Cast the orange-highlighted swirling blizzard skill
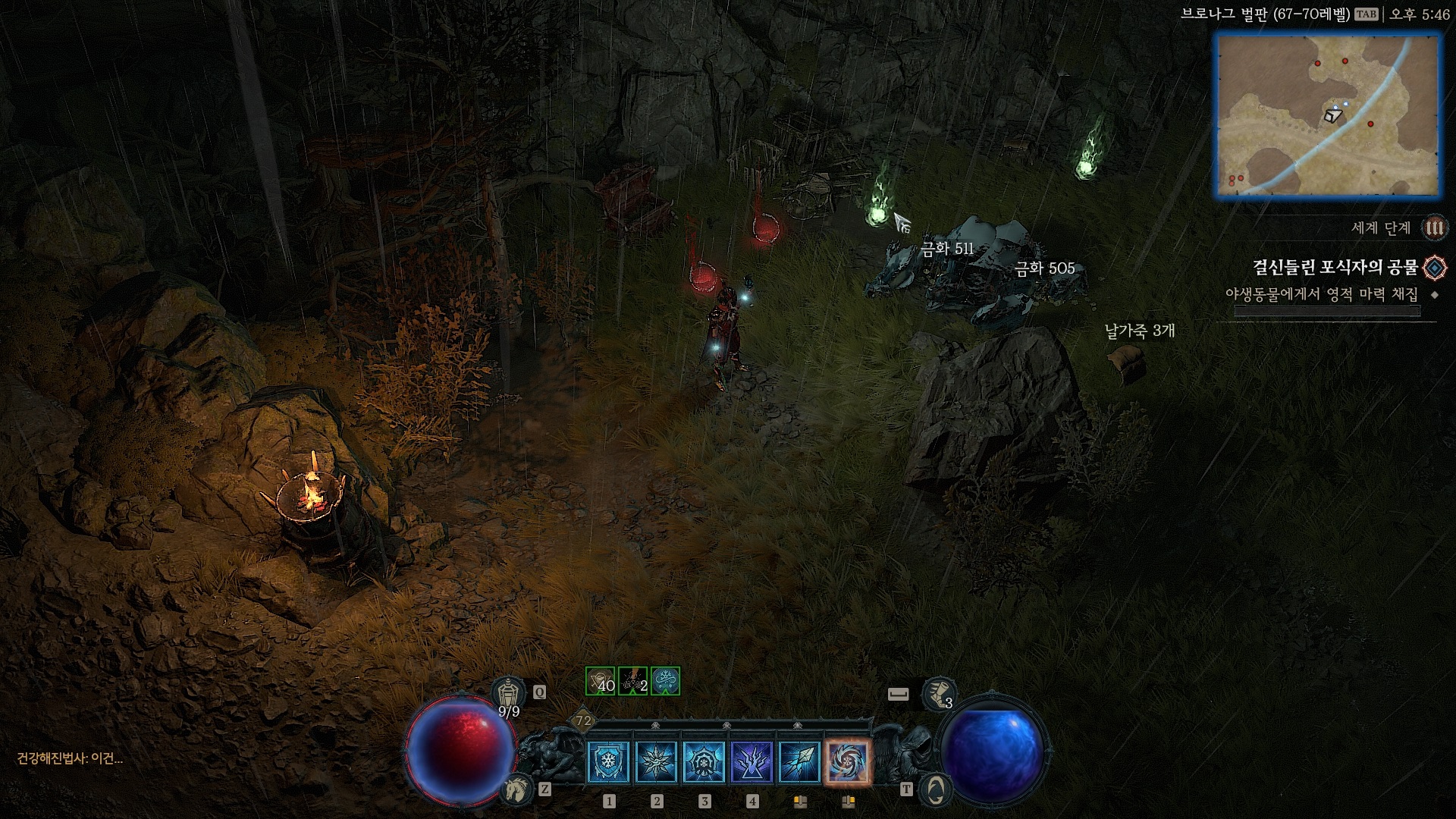1456x819 pixels. (848, 761)
